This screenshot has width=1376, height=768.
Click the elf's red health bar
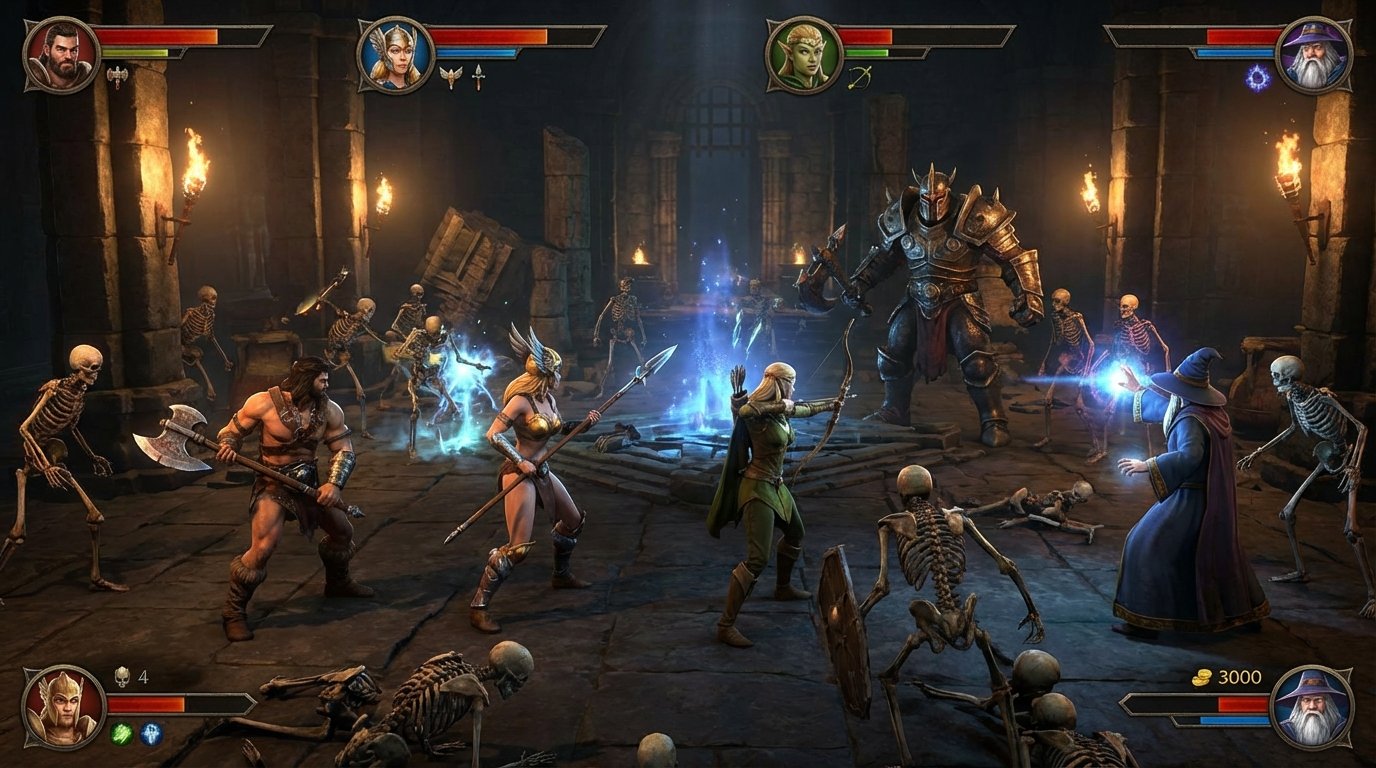coord(867,36)
